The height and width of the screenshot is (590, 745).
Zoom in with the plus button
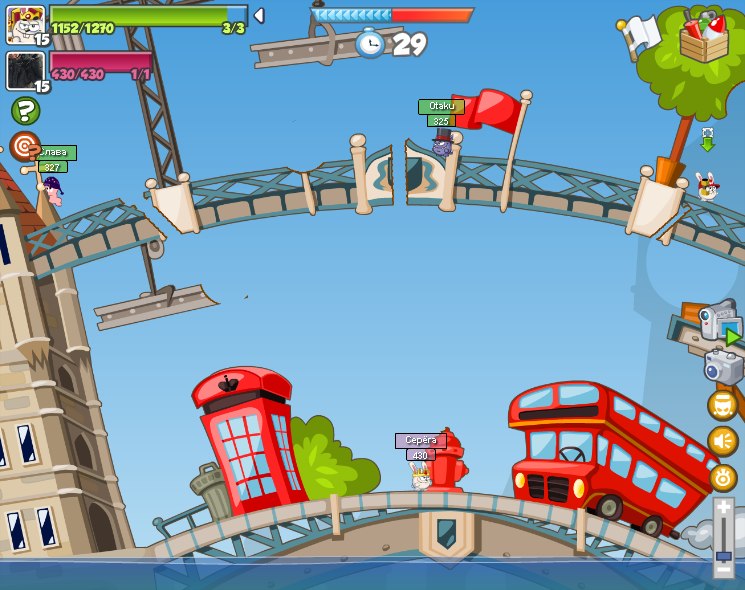pos(724,508)
